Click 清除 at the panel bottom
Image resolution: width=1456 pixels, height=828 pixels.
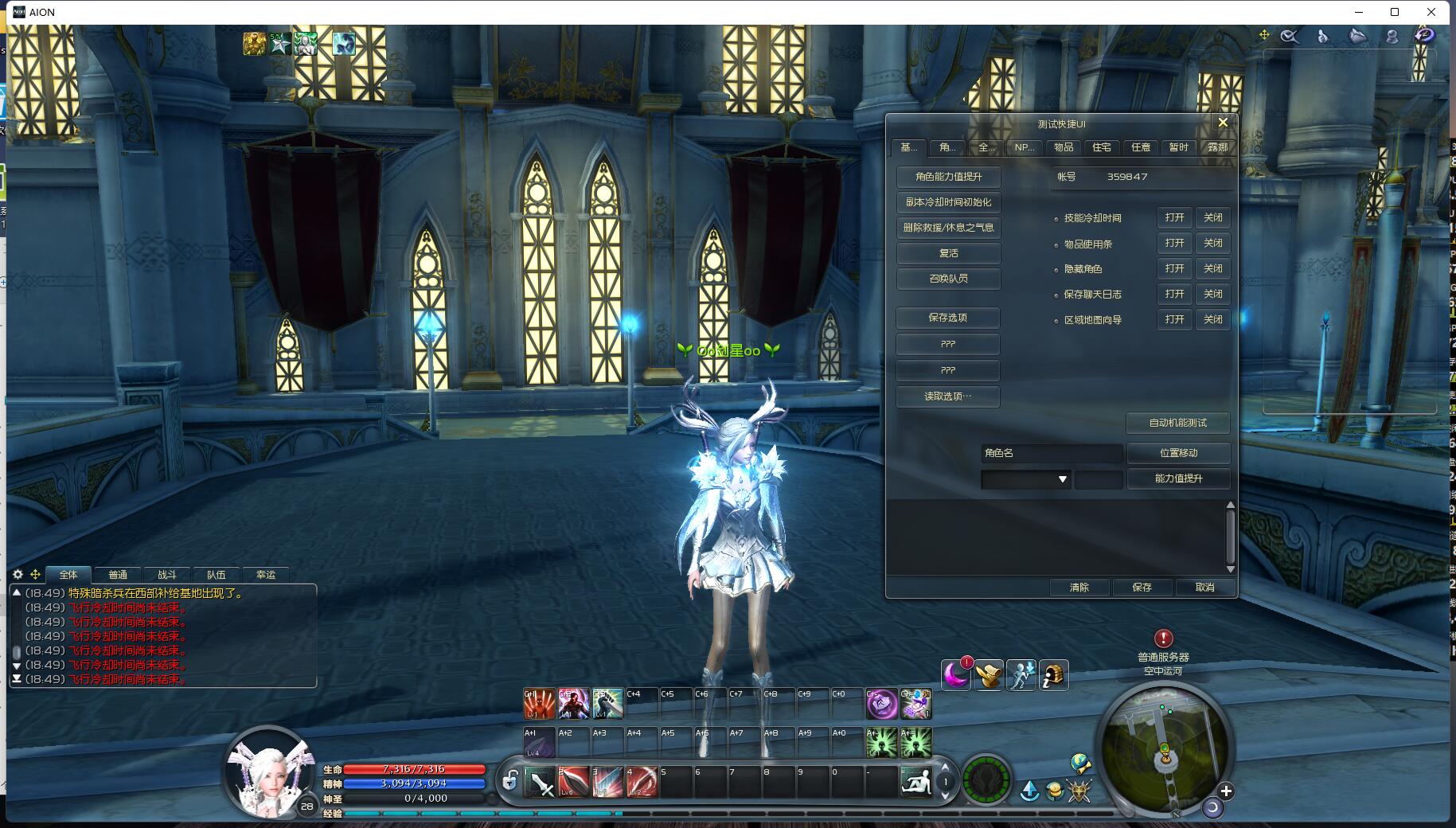pos(1079,588)
